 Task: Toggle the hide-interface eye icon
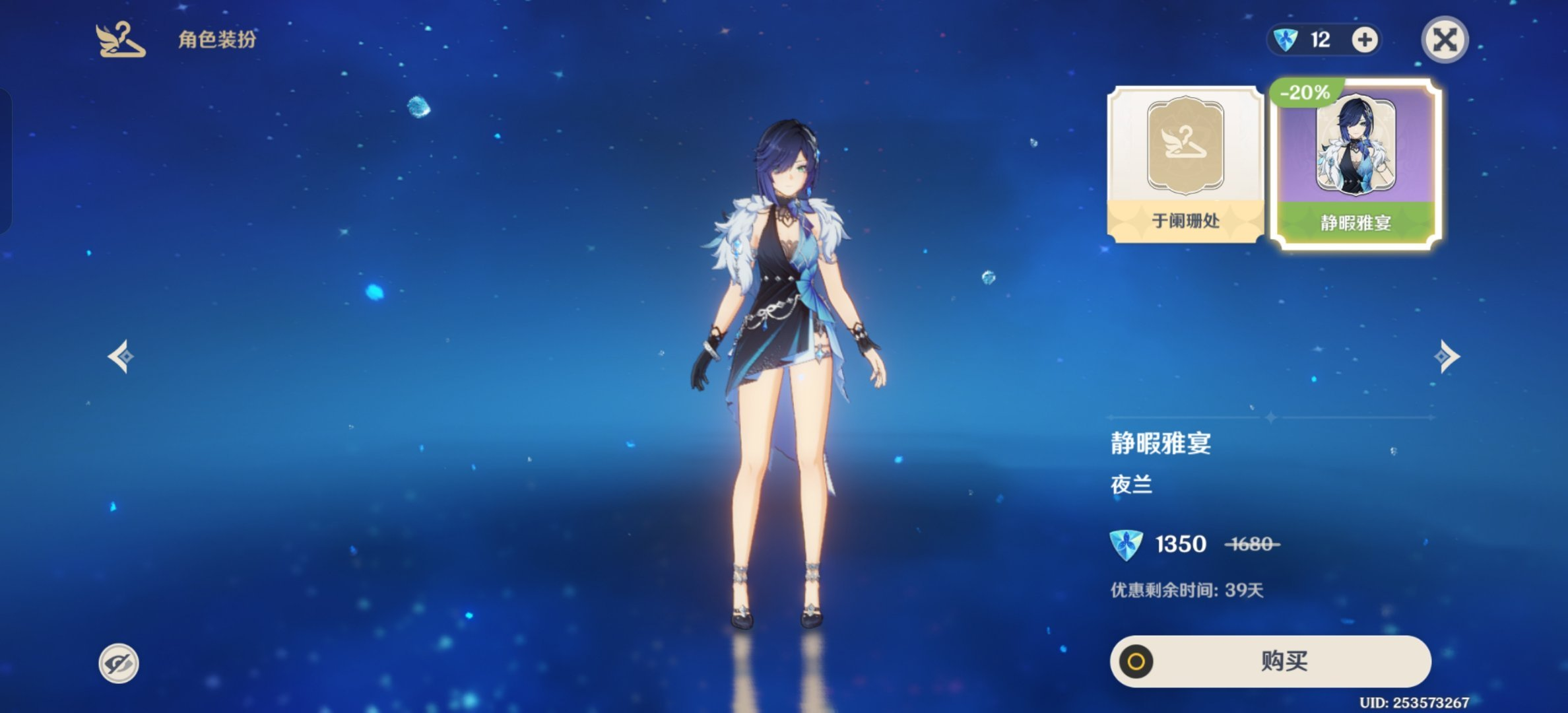coord(119,663)
